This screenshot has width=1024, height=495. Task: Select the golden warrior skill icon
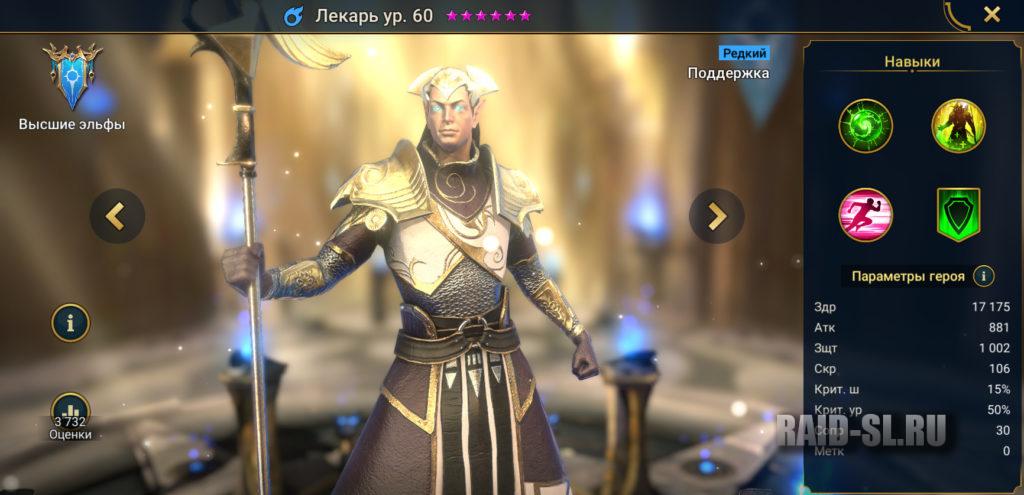(959, 126)
